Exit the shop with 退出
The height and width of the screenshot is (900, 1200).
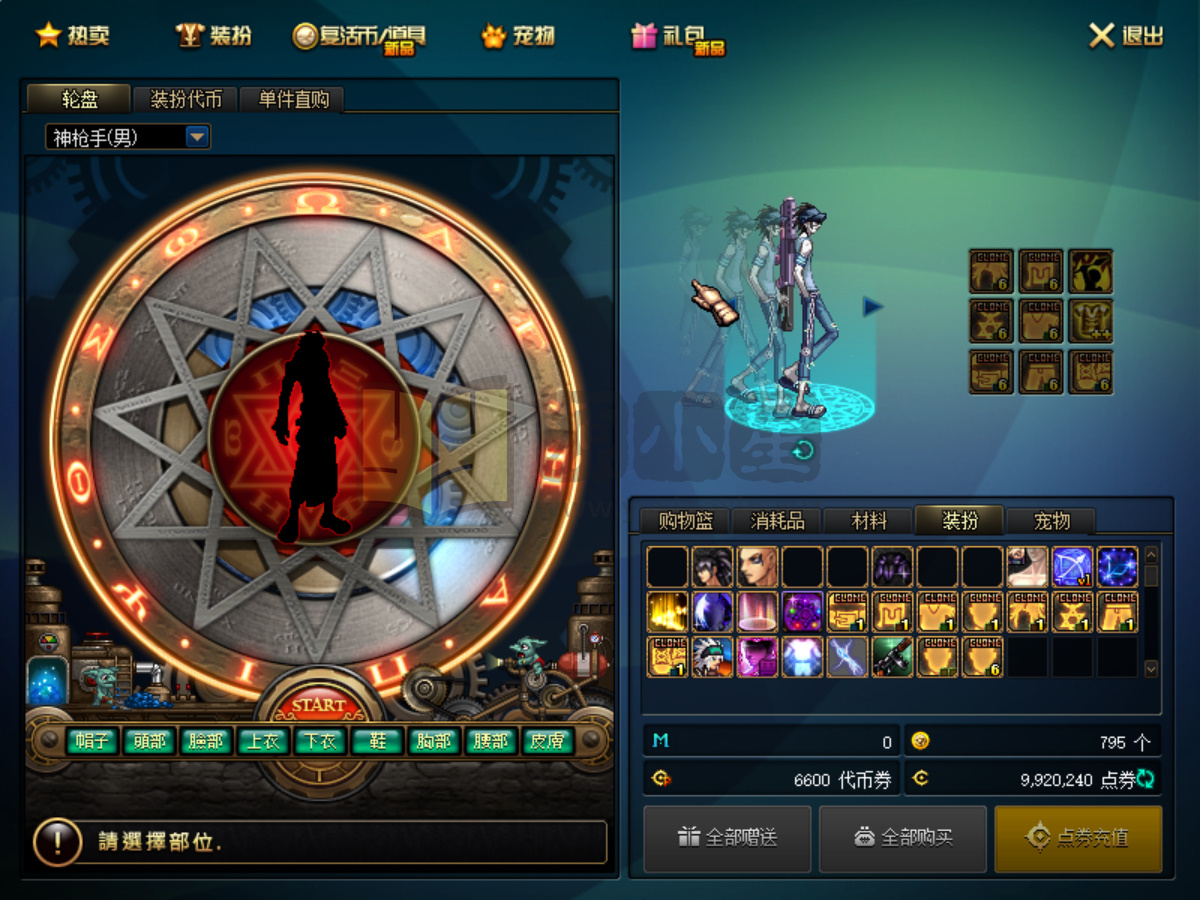pyautogui.click(x=1127, y=36)
